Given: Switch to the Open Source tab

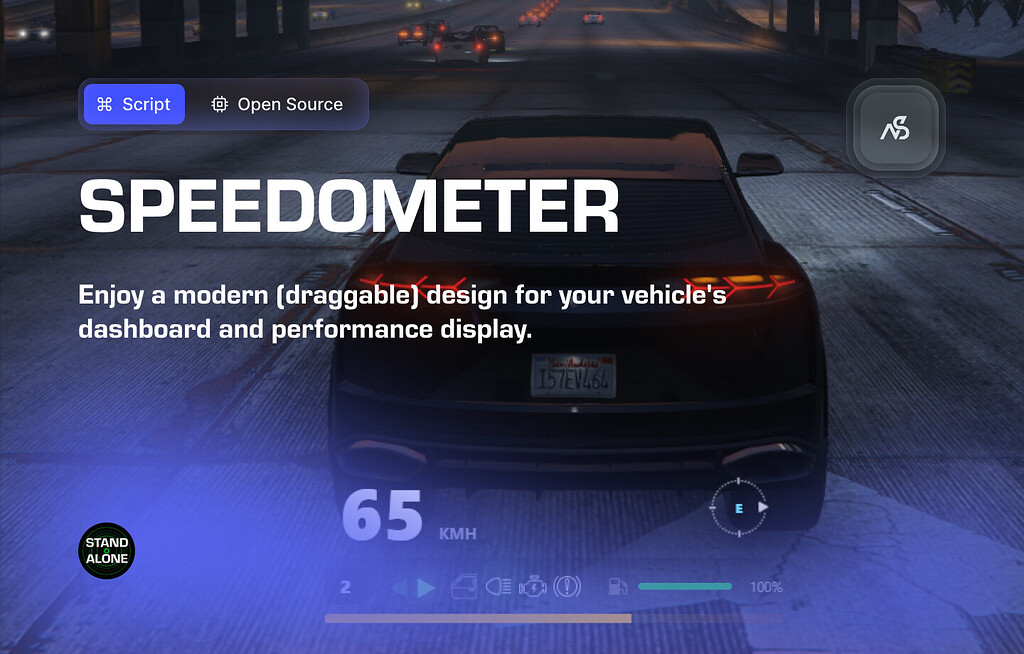Looking at the screenshot, I should [277, 104].
